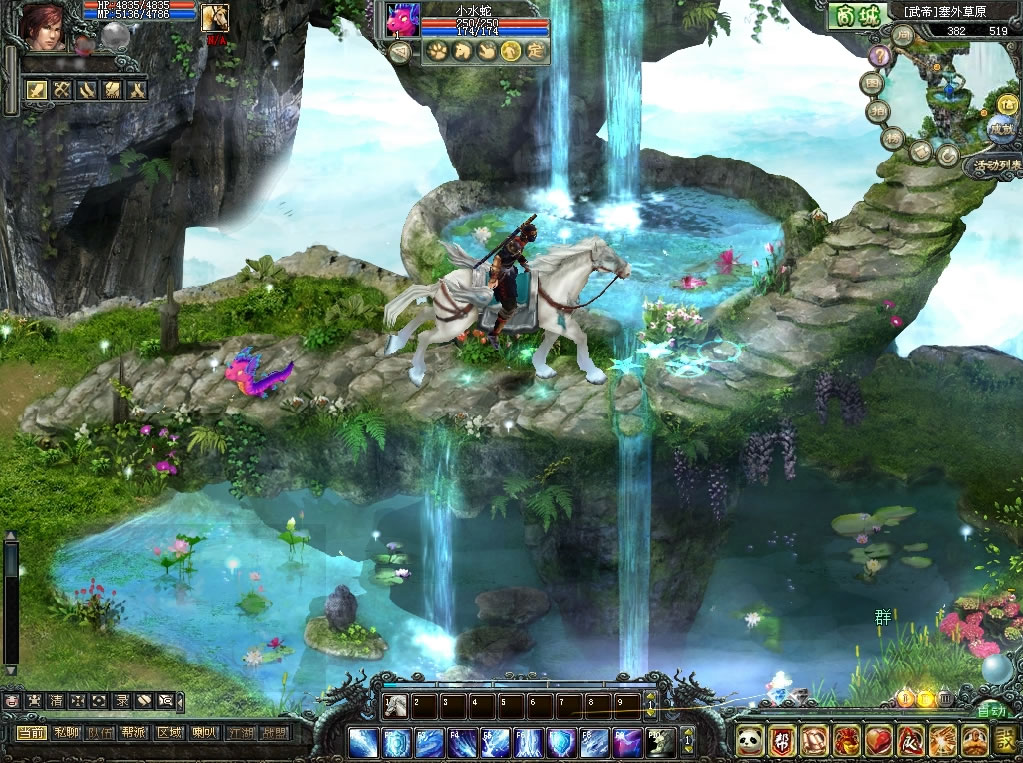Click the 清 clear chat button
This screenshot has height=763, width=1023.
(x=54, y=702)
